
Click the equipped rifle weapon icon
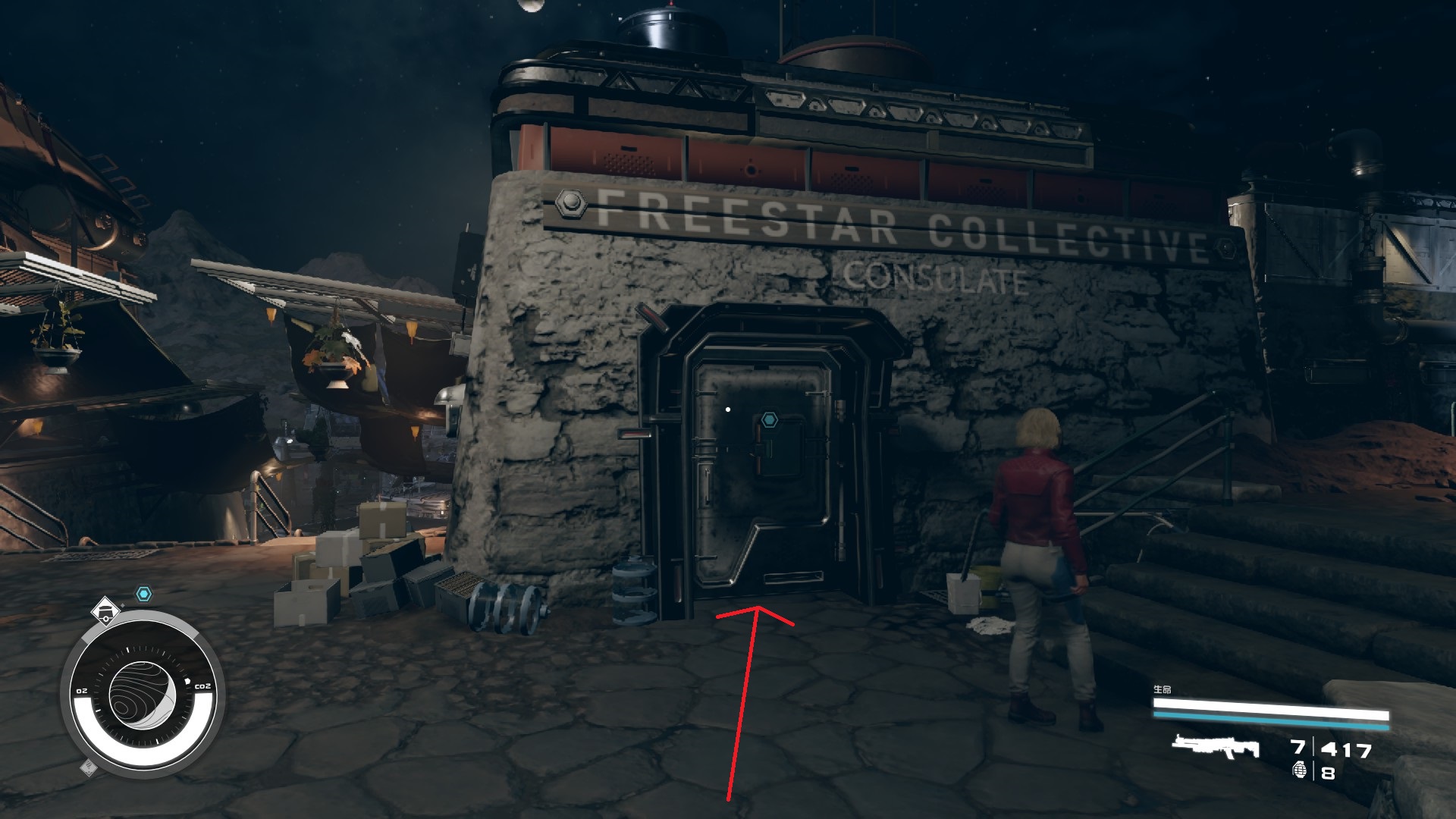tap(1216, 747)
